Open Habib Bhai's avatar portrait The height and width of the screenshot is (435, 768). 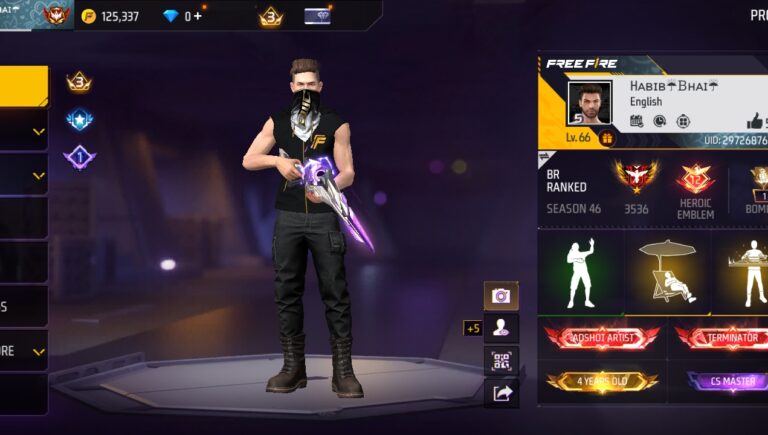tap(589, 103)
